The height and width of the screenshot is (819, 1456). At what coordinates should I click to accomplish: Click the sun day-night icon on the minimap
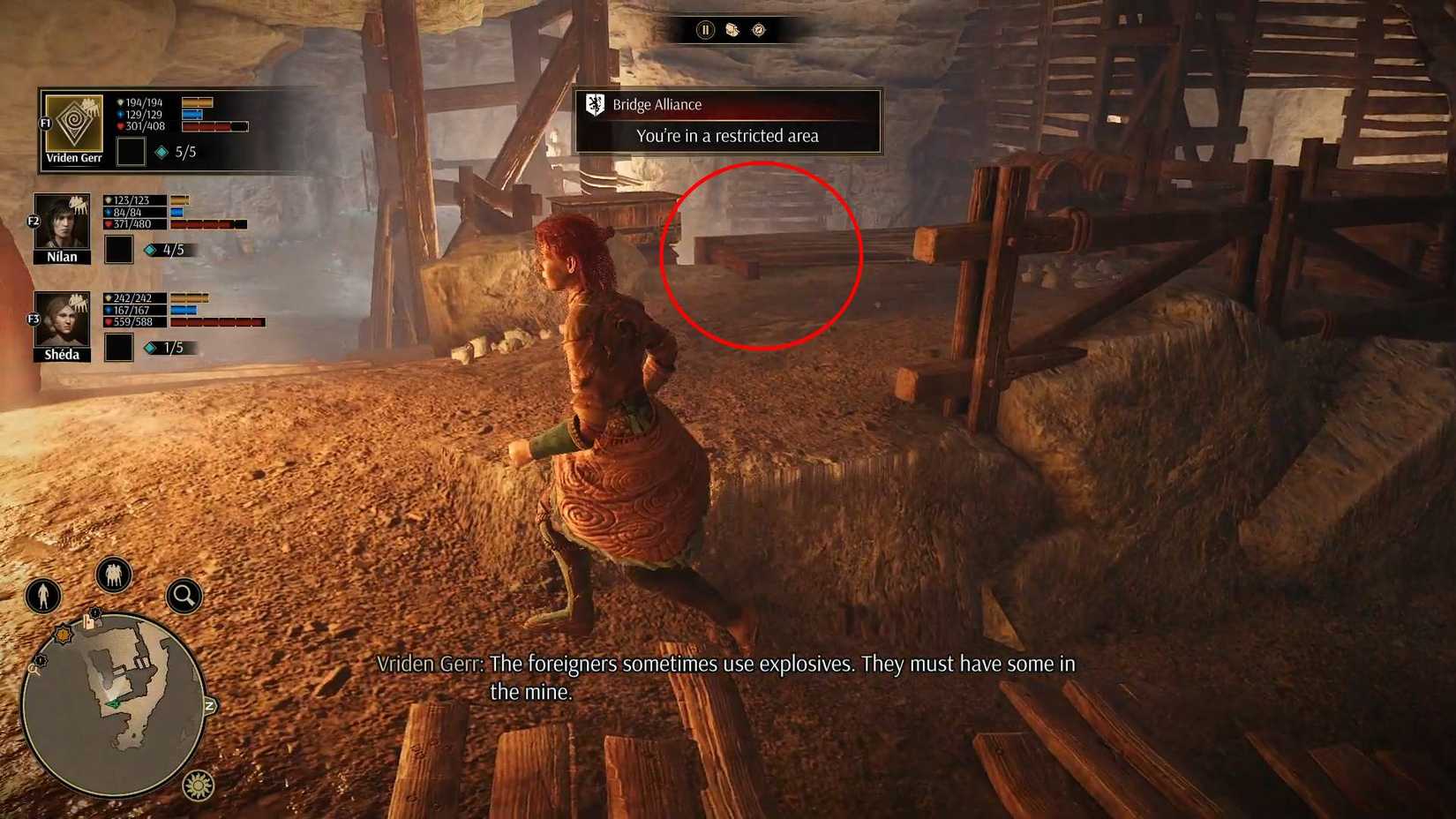tap(197, 784)
